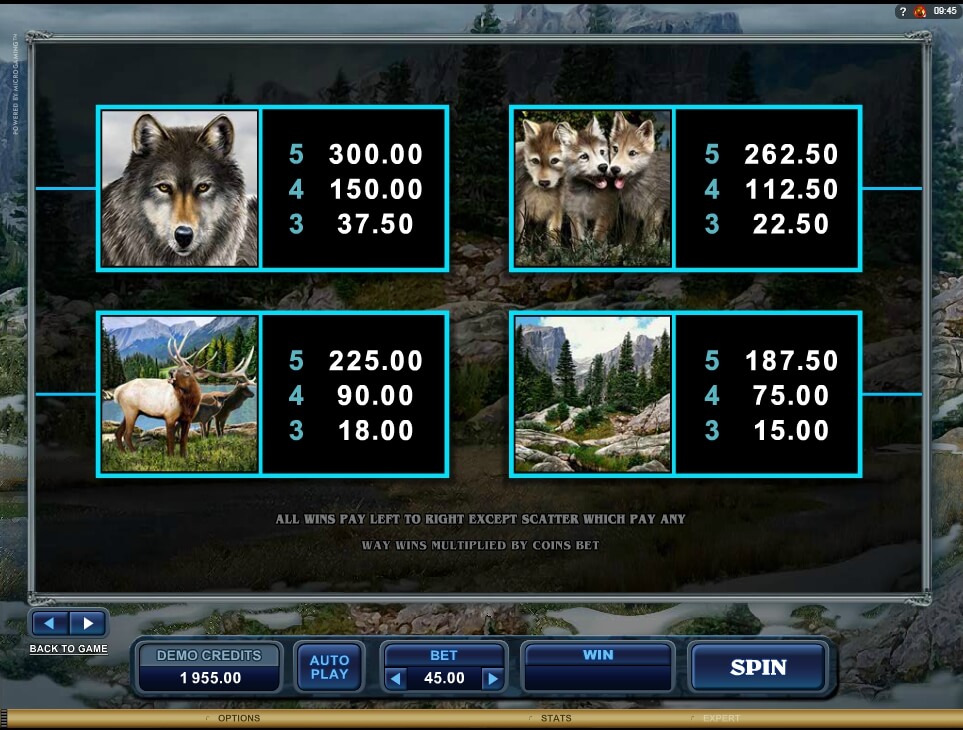This screenshot has height=730, width=963.
Task: Return via Back to Game link
Action: click(68, 649)
